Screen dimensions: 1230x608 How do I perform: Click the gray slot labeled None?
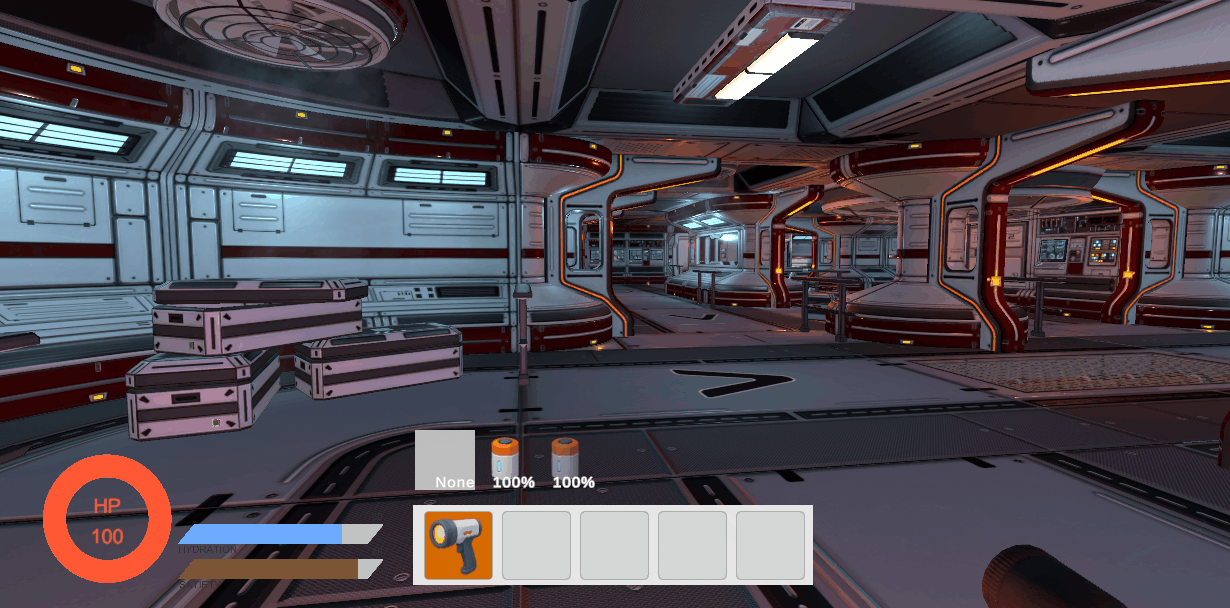point(445,458)
